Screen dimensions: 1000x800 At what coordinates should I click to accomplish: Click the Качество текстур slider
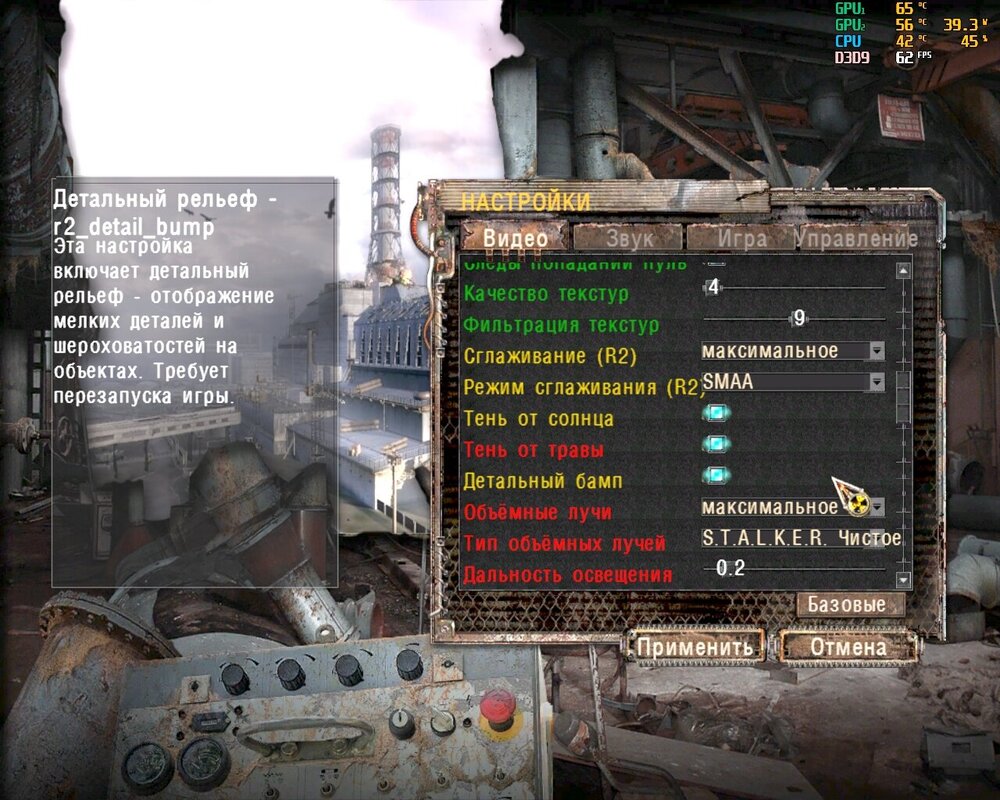(x=795, y=288)
